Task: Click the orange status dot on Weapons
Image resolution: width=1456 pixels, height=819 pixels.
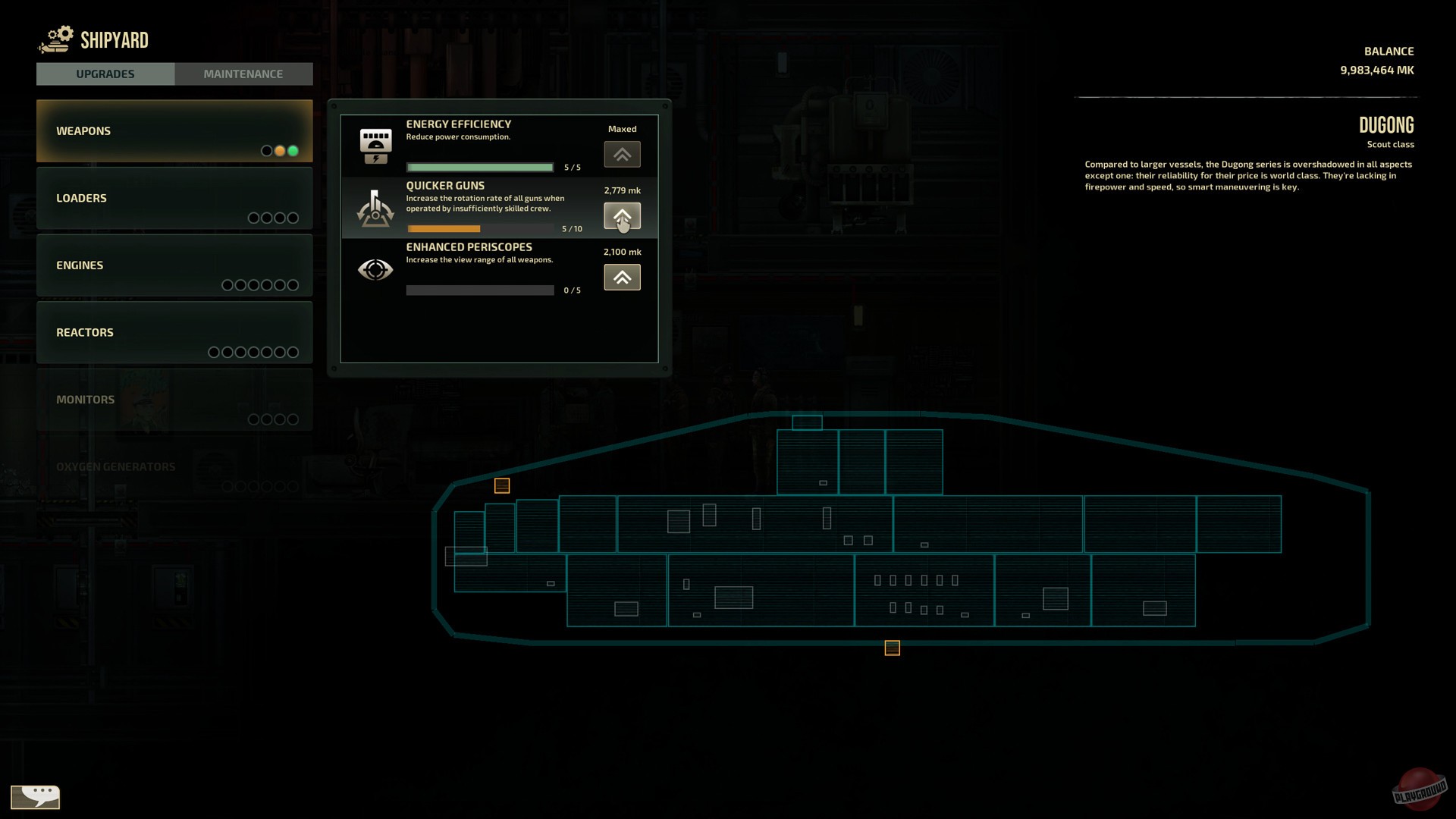Action: point(280,151)
